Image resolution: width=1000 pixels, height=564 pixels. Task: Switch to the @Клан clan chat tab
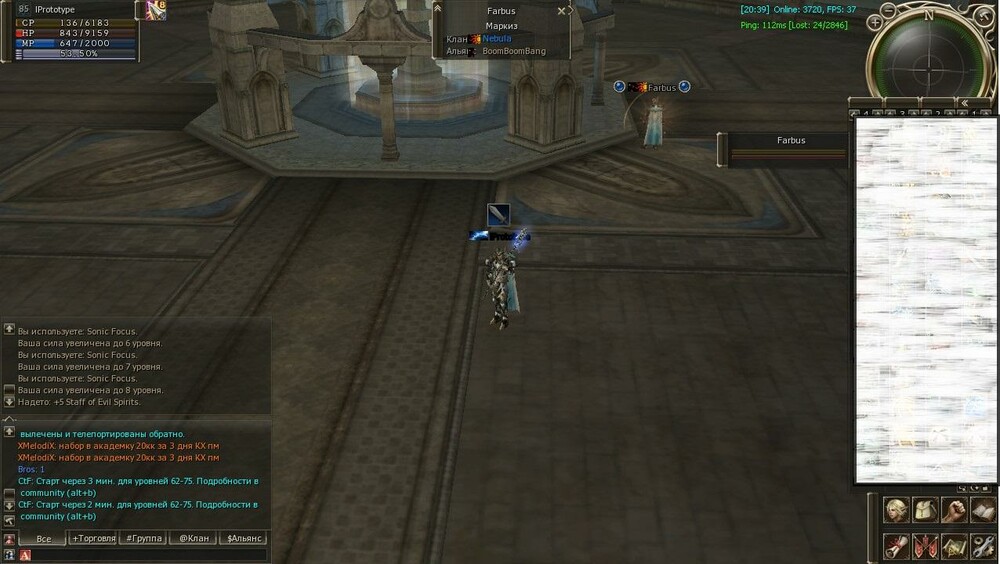(193, 539)
